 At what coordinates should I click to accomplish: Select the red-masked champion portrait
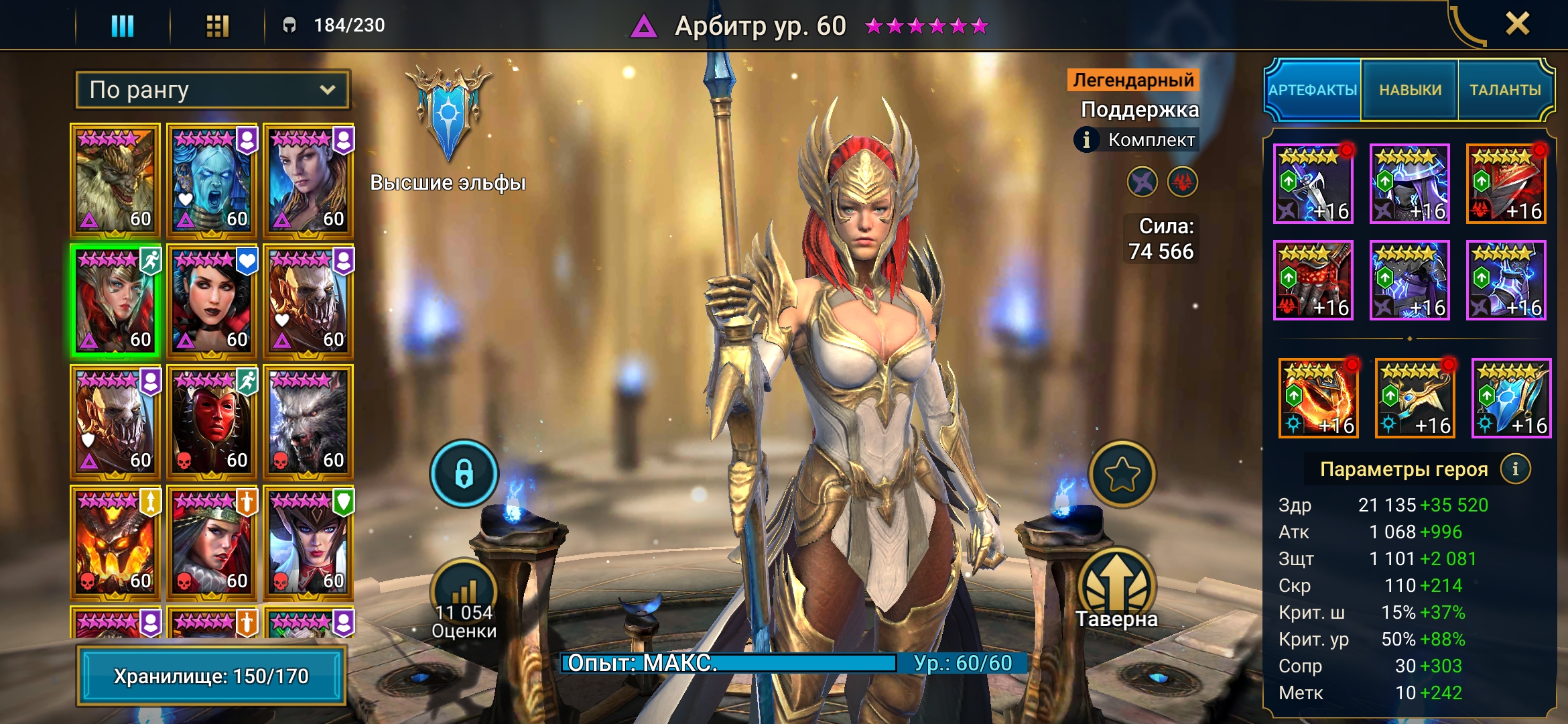pyautogui.click(x=212, y=421)
